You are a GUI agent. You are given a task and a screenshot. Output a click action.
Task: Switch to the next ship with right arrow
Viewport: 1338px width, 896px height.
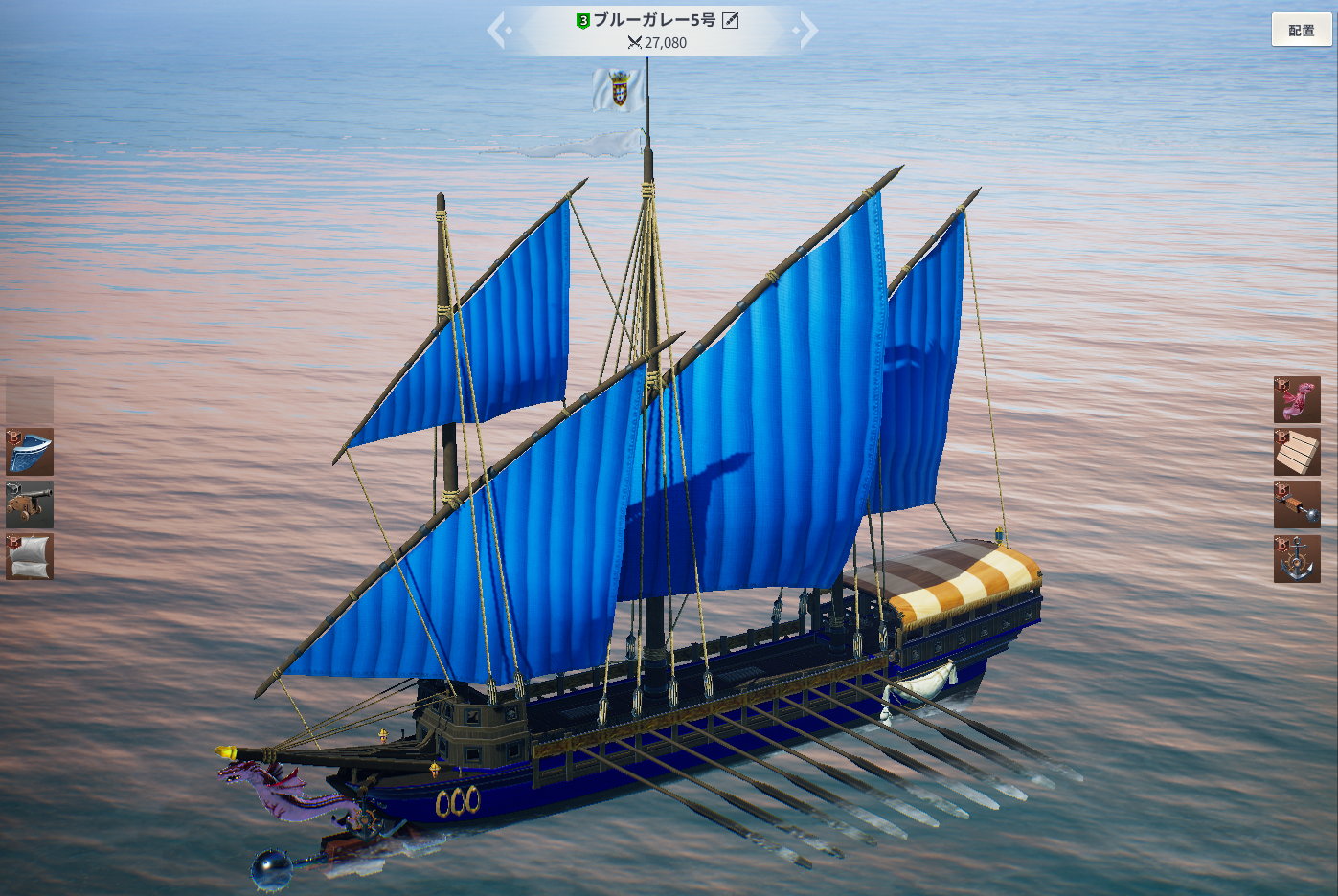pos(808,30)
